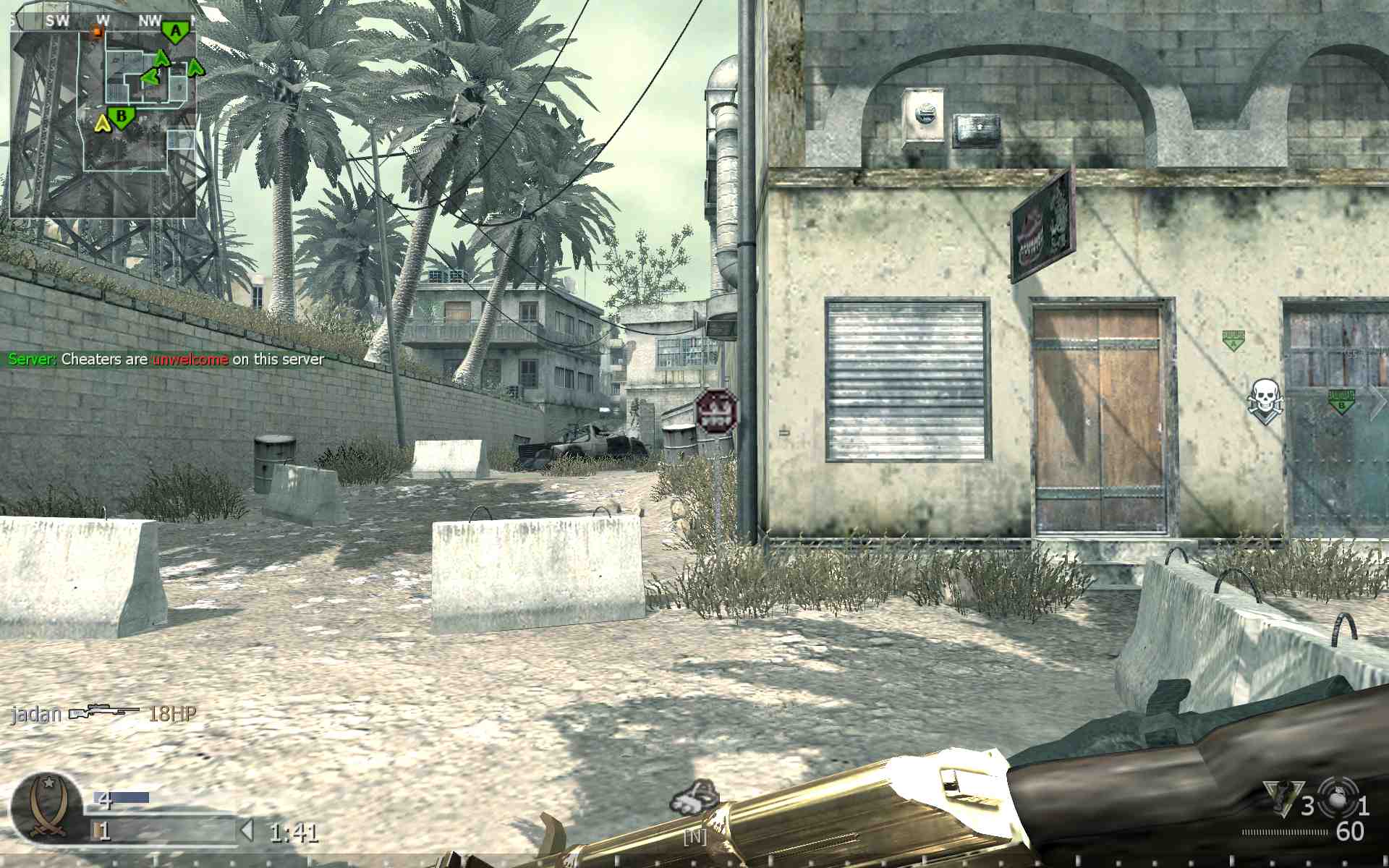
Task: Open the NW heading on the compass bar
Action: (x=150, y=21)
